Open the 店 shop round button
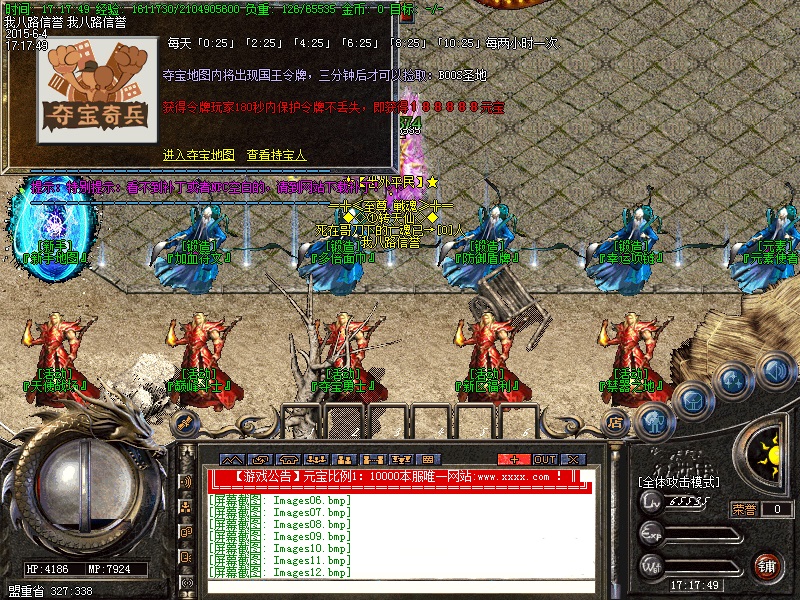This screenshot has width=800, height=600. (x=617, y=424)
